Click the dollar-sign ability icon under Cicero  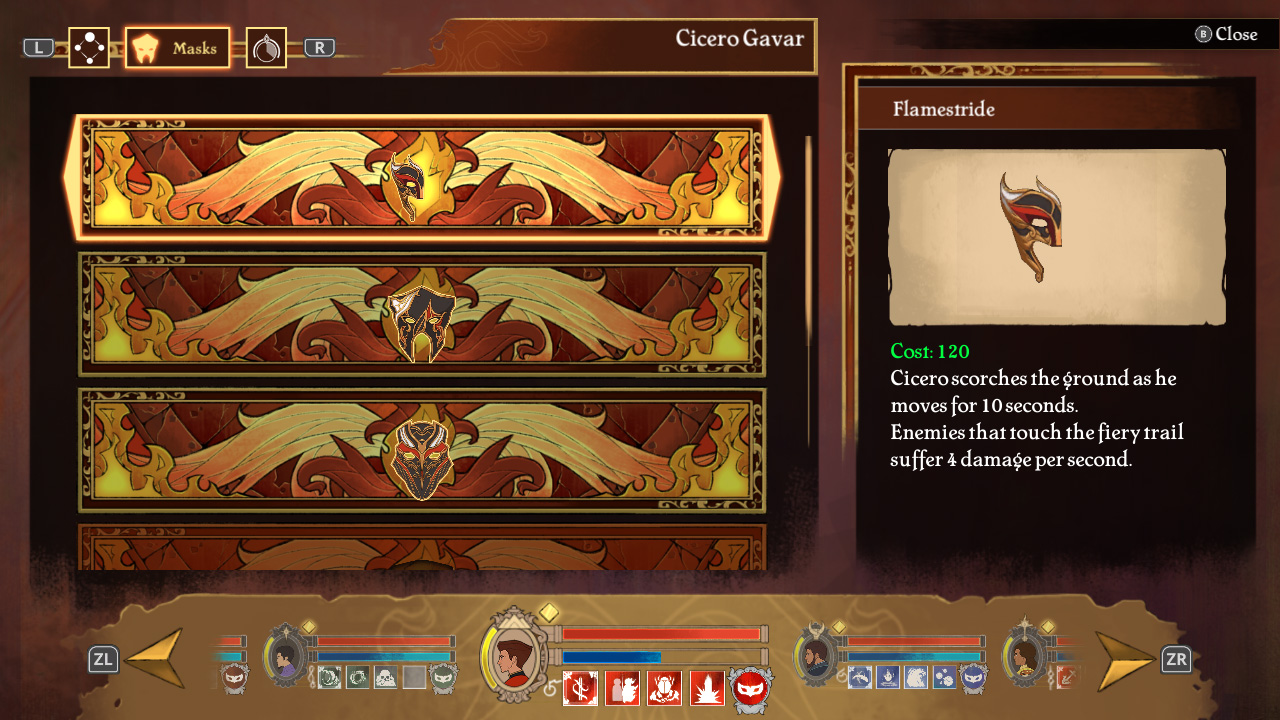coord(578,687)
